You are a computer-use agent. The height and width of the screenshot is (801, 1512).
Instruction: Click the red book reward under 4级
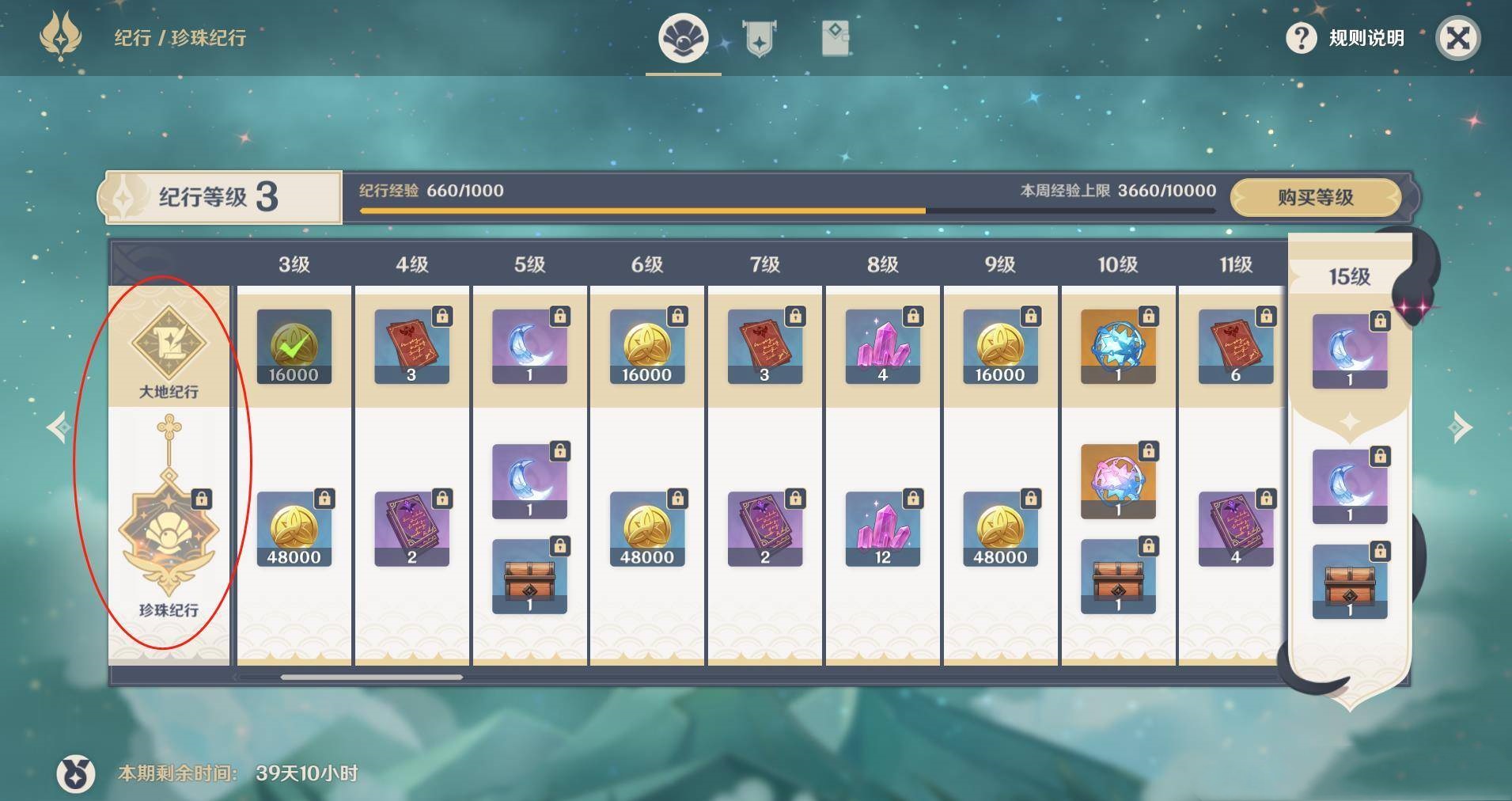(x=411, y=347)
